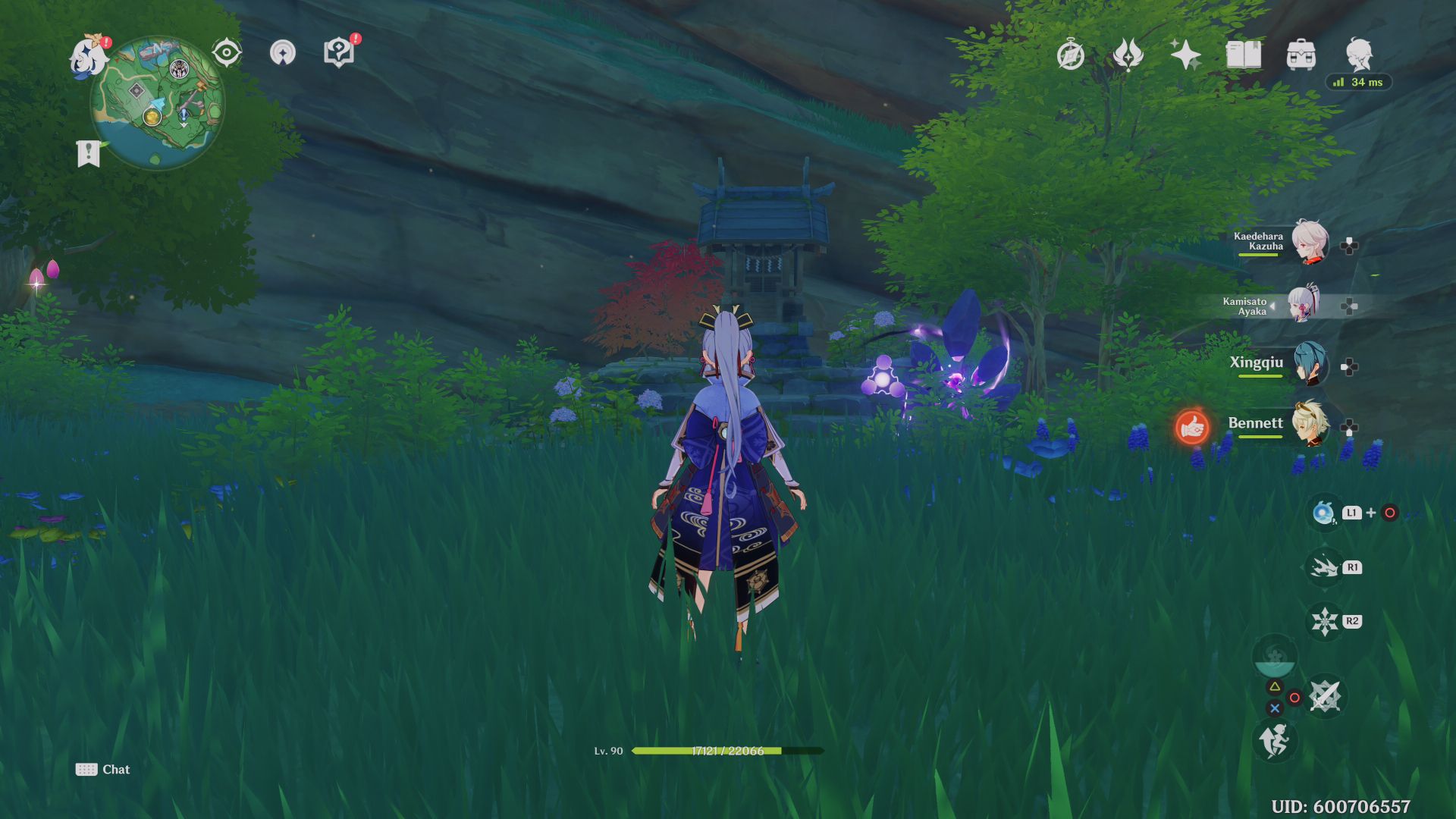Trigger the elemental skill R1 icon
The width and height of the screenshot is (1456, 819).
tap(1326, 566)
